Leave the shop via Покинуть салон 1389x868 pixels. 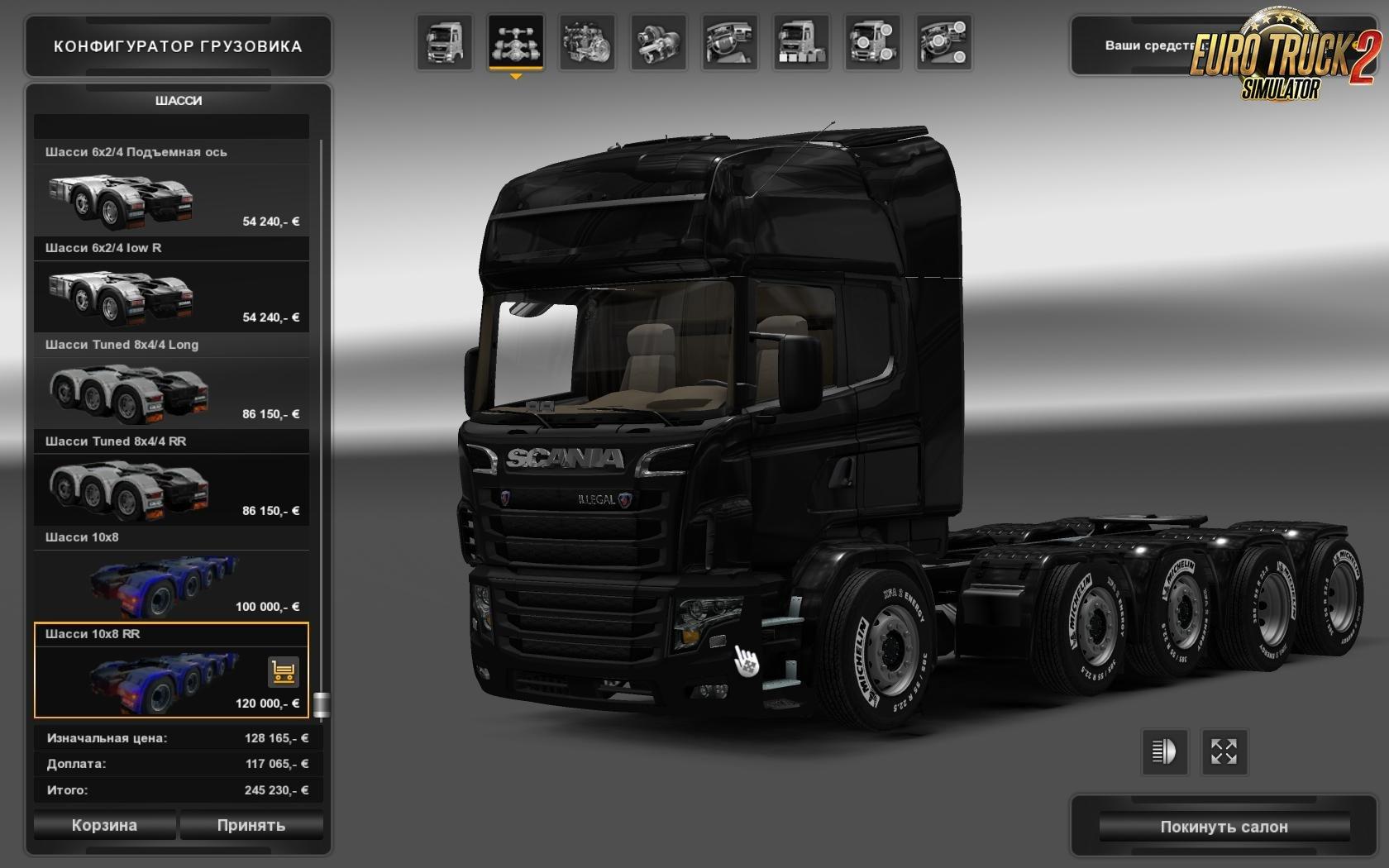[1224, 827]
